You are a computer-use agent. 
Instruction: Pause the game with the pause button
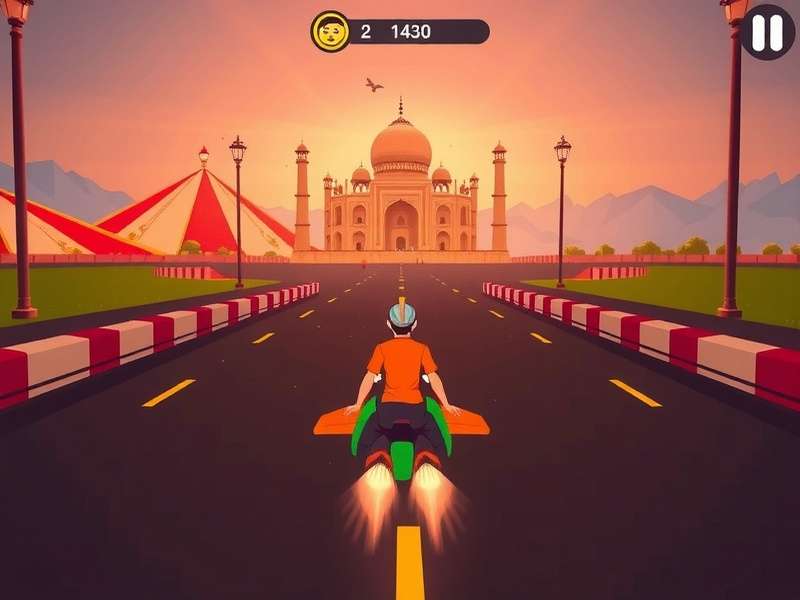[x=768, y=32]
